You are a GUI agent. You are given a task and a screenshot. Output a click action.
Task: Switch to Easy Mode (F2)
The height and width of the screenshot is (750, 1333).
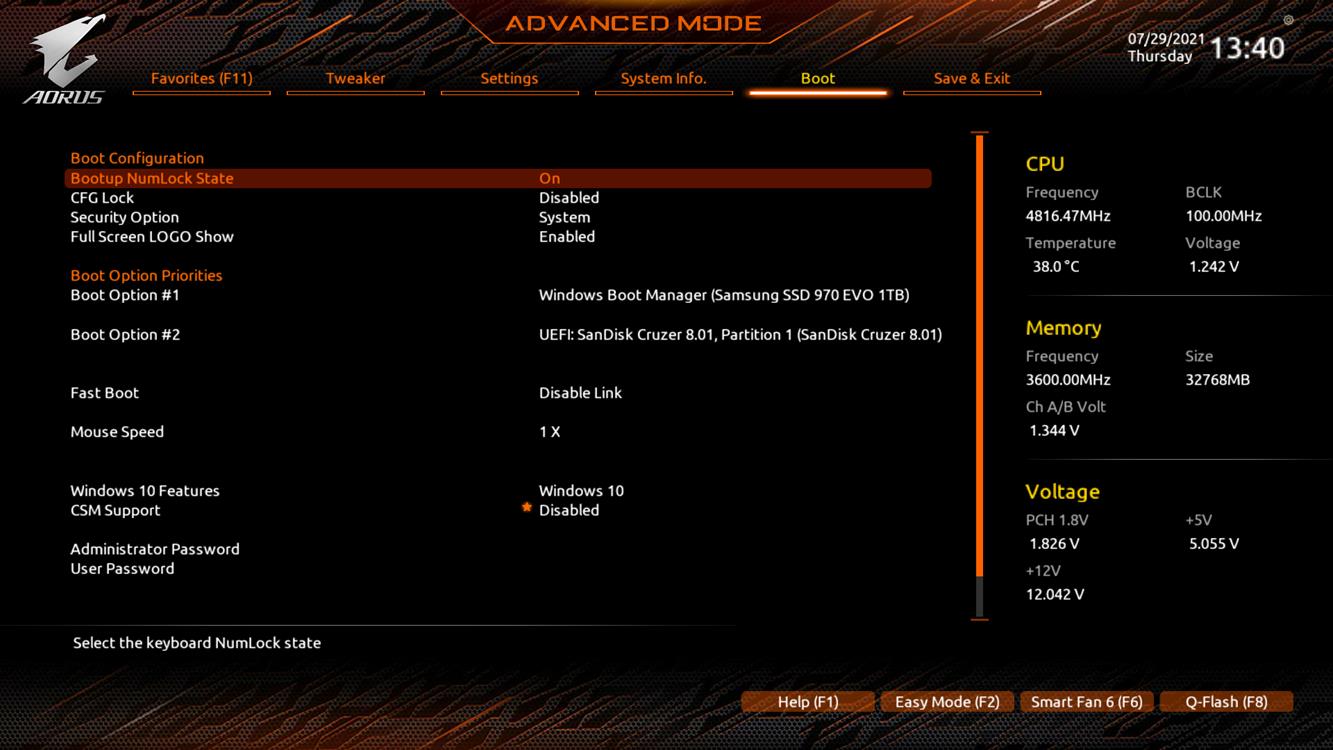pos(947,702)
